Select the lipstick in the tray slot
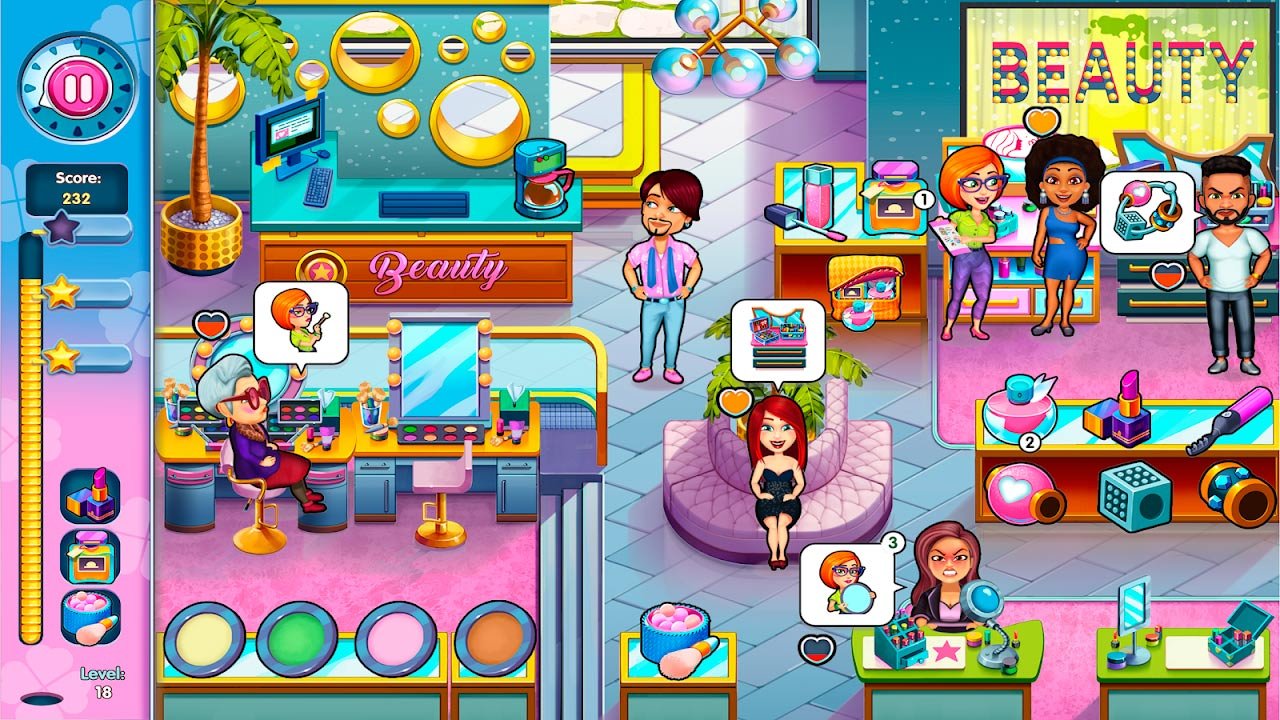Image resolution: width=1280 pixels, height=720 pixels. pos(90,496)
